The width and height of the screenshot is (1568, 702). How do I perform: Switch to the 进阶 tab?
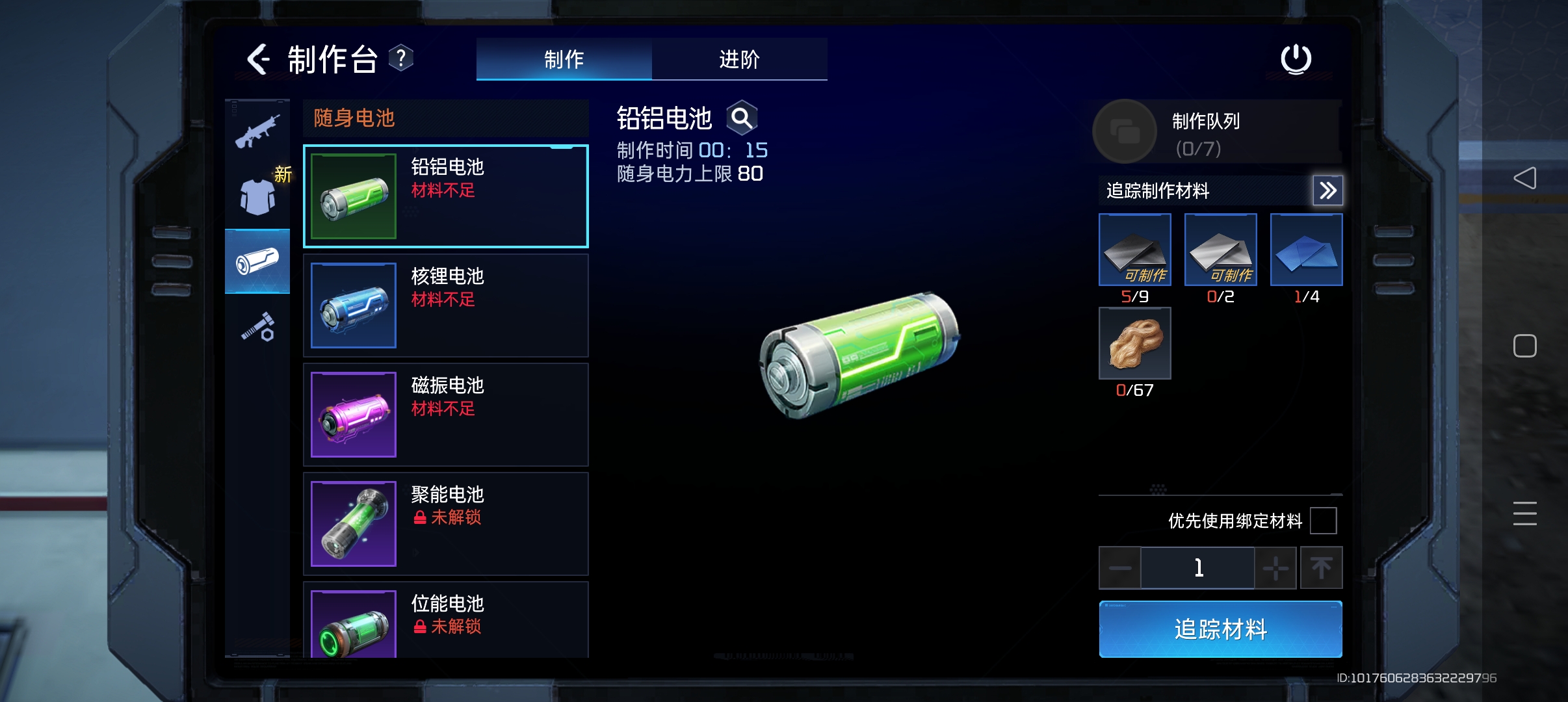tap(739, 59)
